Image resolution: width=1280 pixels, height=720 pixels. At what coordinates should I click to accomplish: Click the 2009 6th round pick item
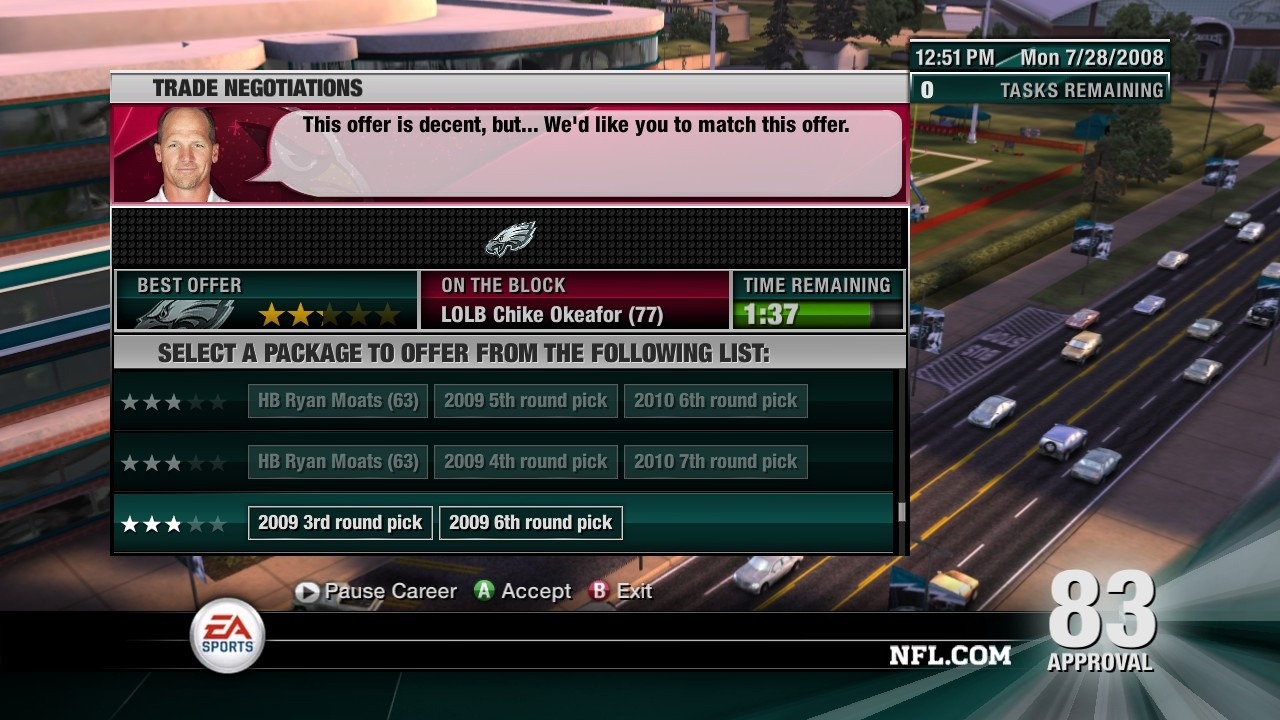click(x=530, y=523)
